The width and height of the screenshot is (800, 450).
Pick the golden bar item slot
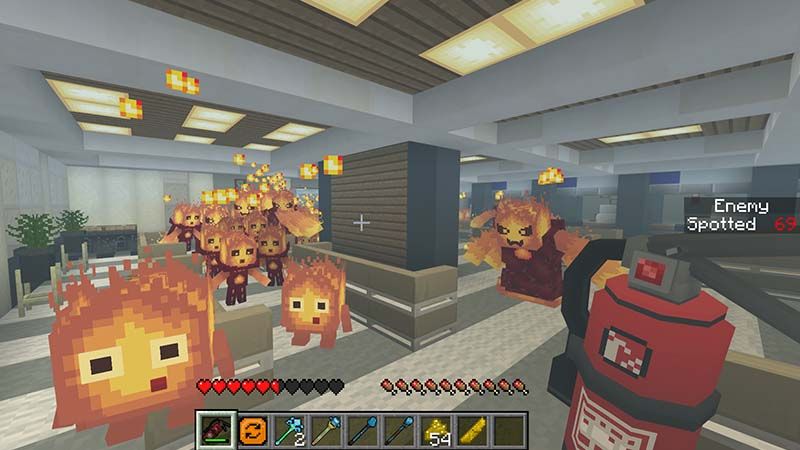473,430
